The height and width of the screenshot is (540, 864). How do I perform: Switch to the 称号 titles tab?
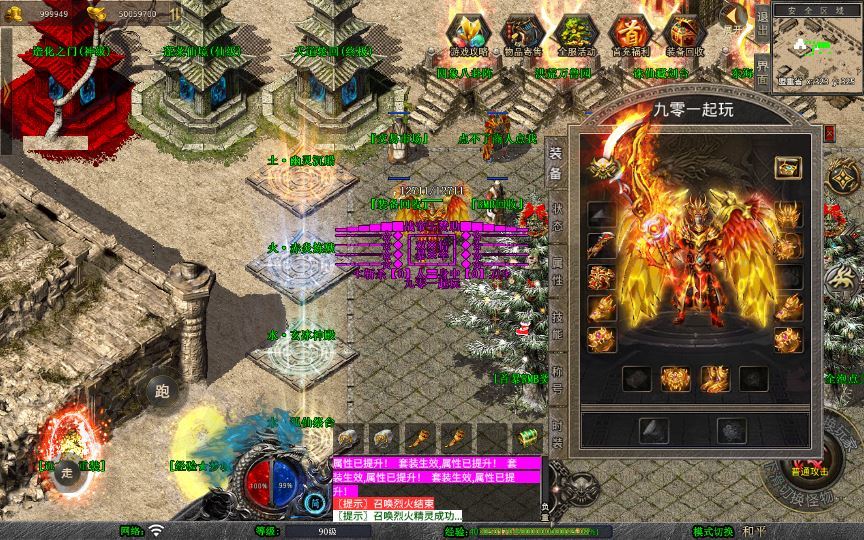tap(556, 382)
